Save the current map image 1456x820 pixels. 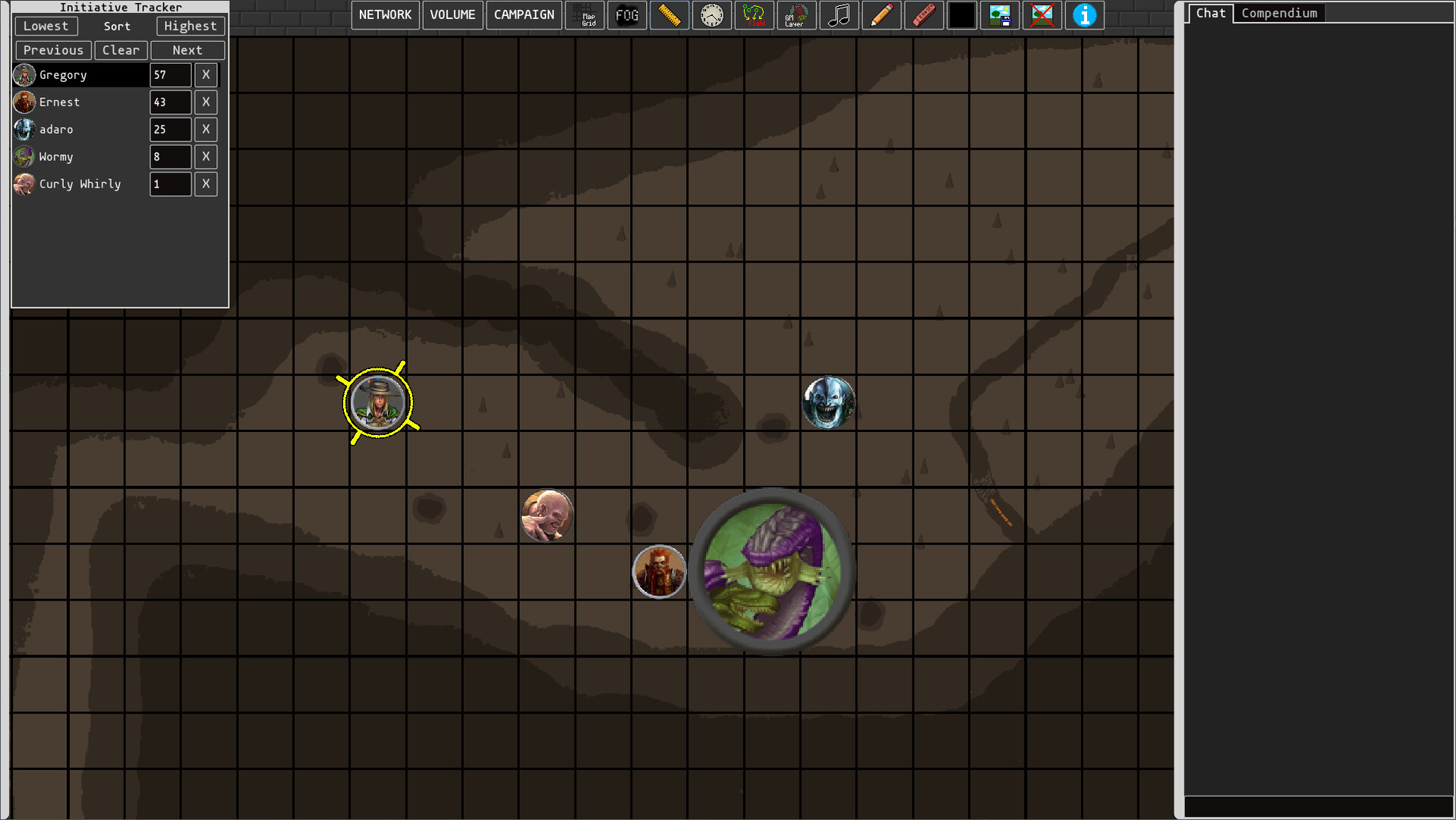click(1000, 15)
